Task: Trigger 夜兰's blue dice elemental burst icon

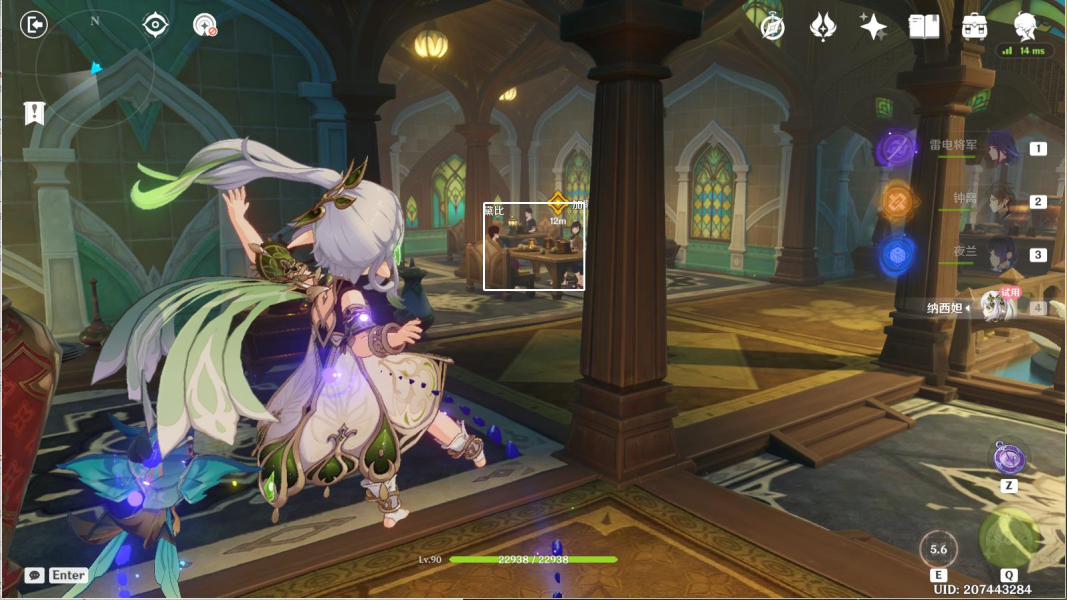Action: [896, 255]
